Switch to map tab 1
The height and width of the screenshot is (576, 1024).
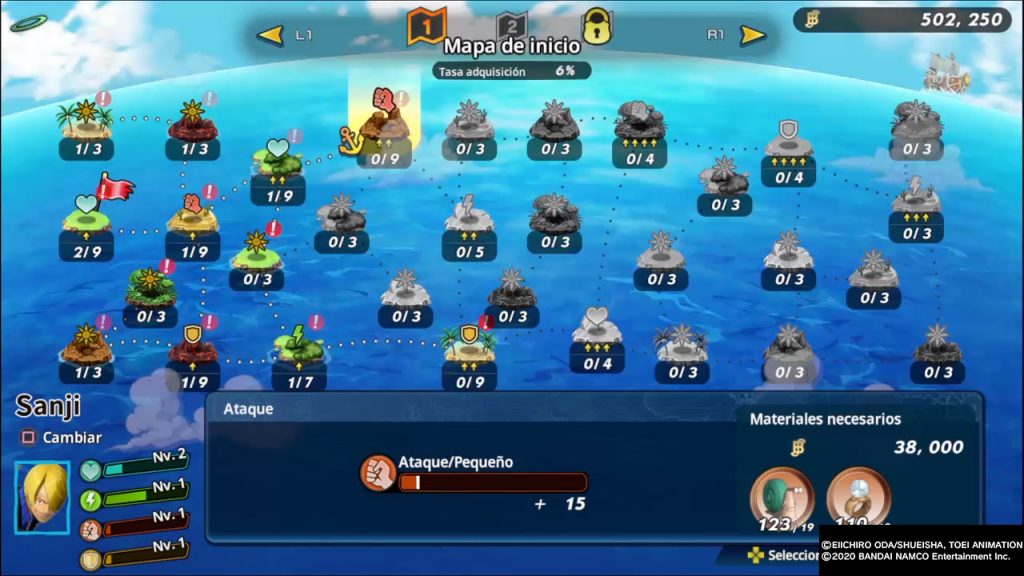[426, 26]
